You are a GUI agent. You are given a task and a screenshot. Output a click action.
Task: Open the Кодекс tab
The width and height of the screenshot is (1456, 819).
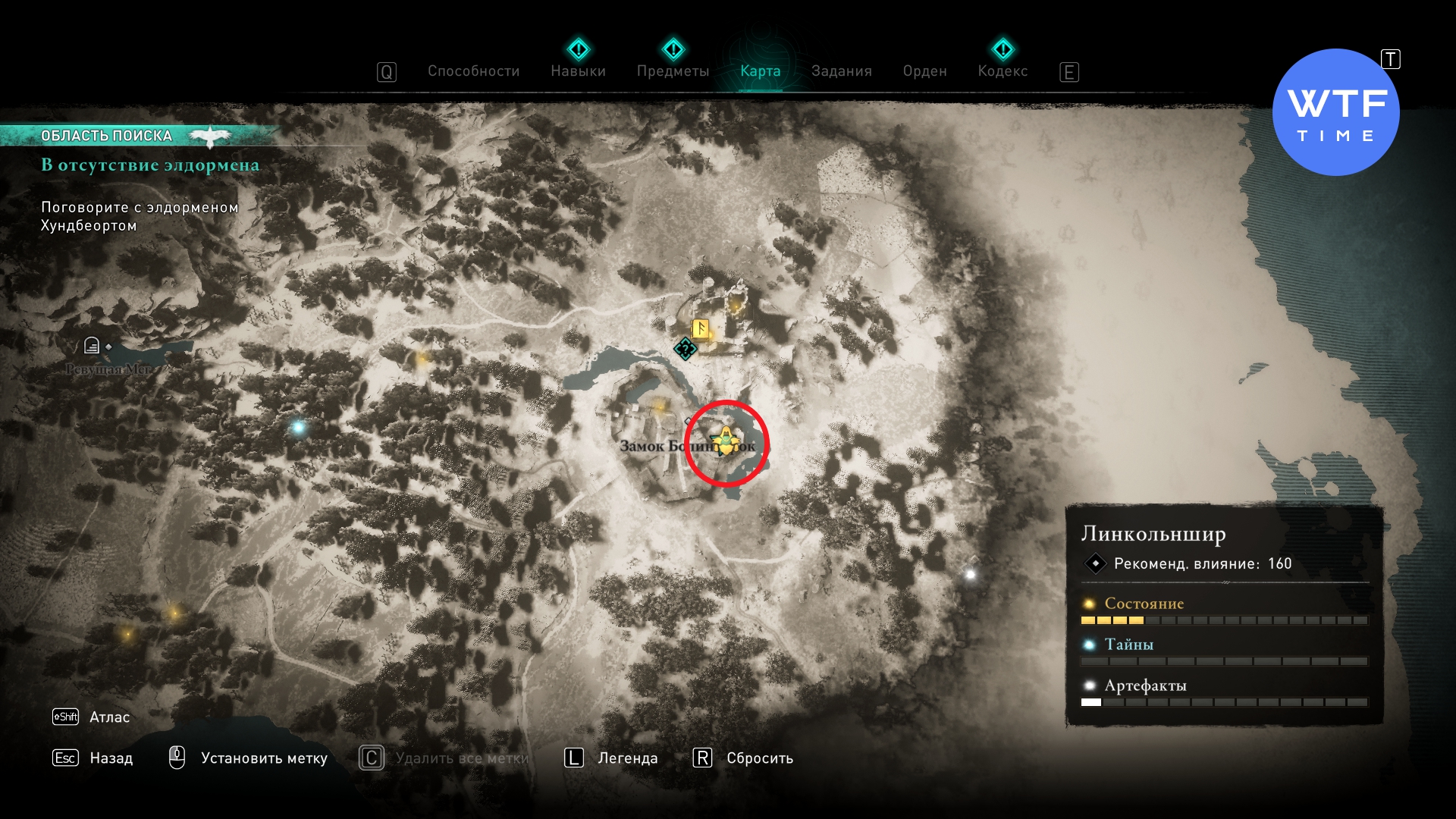(1003, 71)
